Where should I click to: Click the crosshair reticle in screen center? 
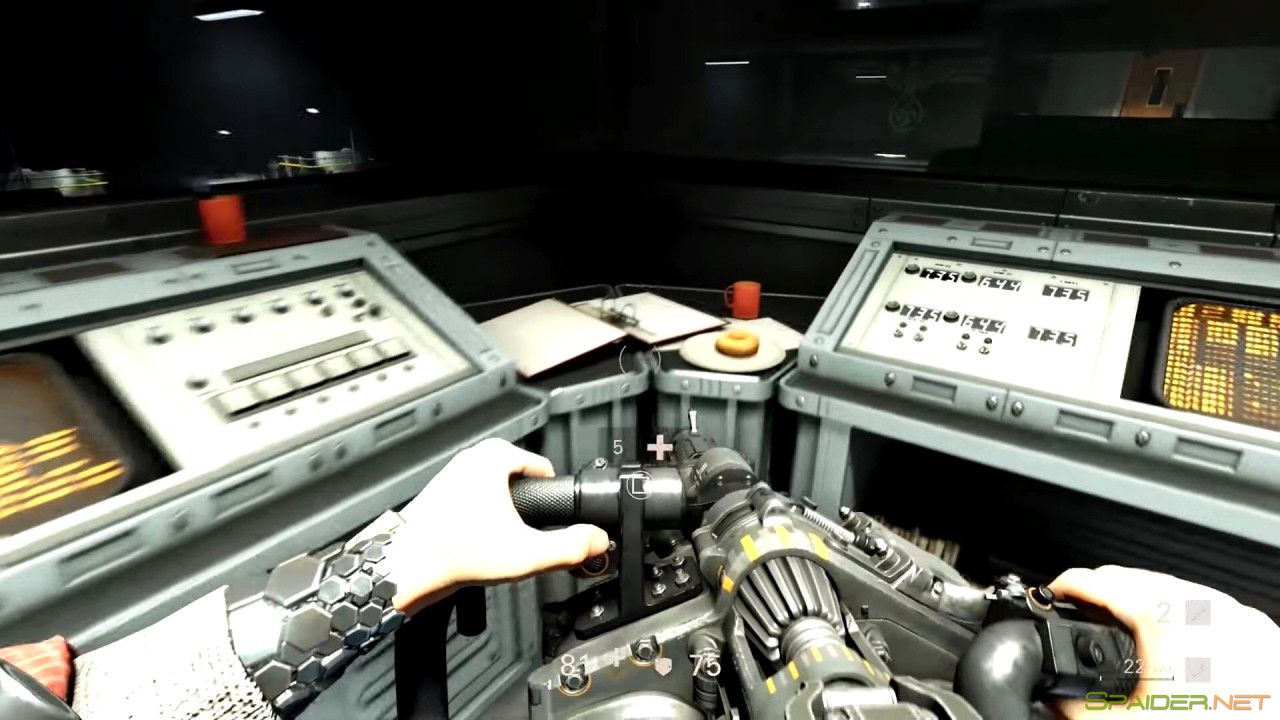click(658, 446)
